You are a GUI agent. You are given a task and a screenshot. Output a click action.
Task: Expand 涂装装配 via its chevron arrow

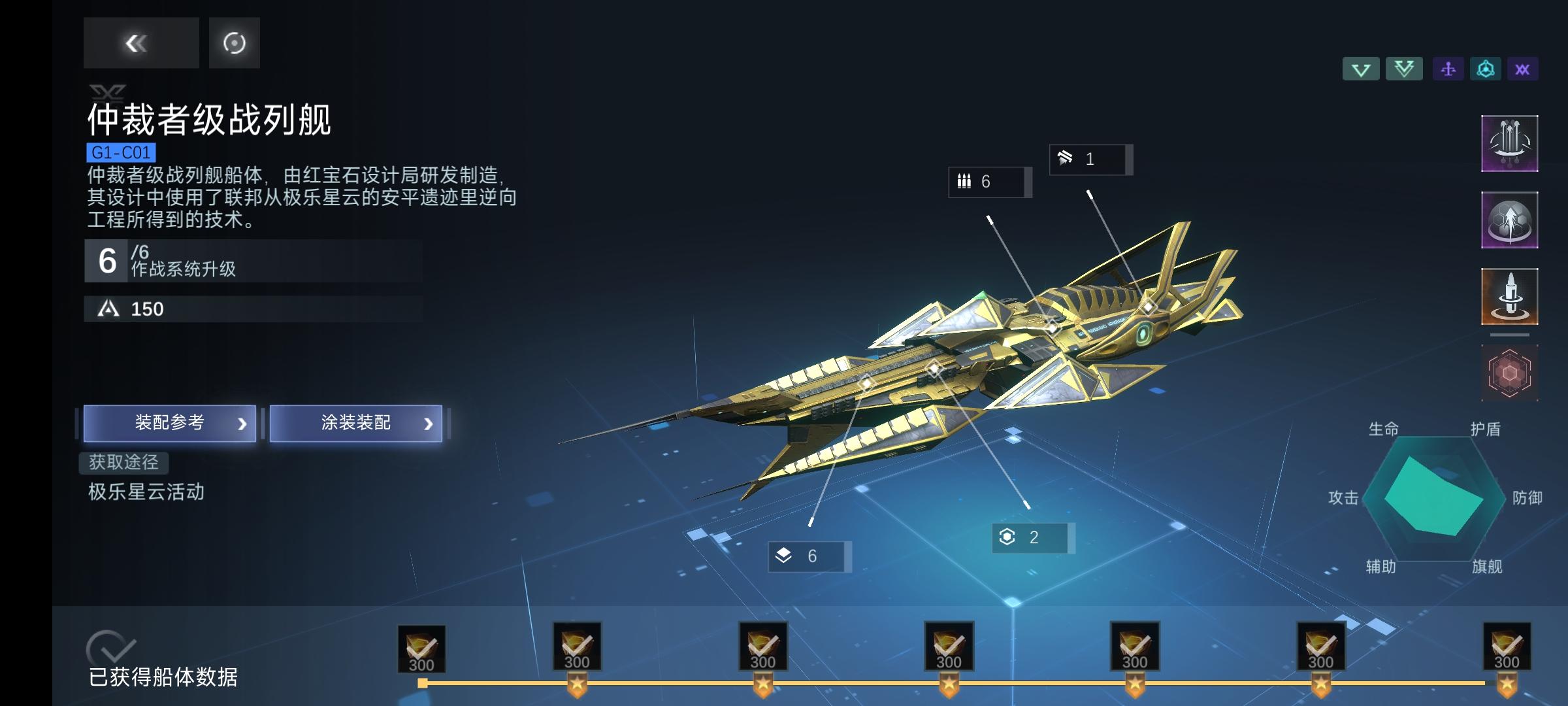(x=428, y=423)
